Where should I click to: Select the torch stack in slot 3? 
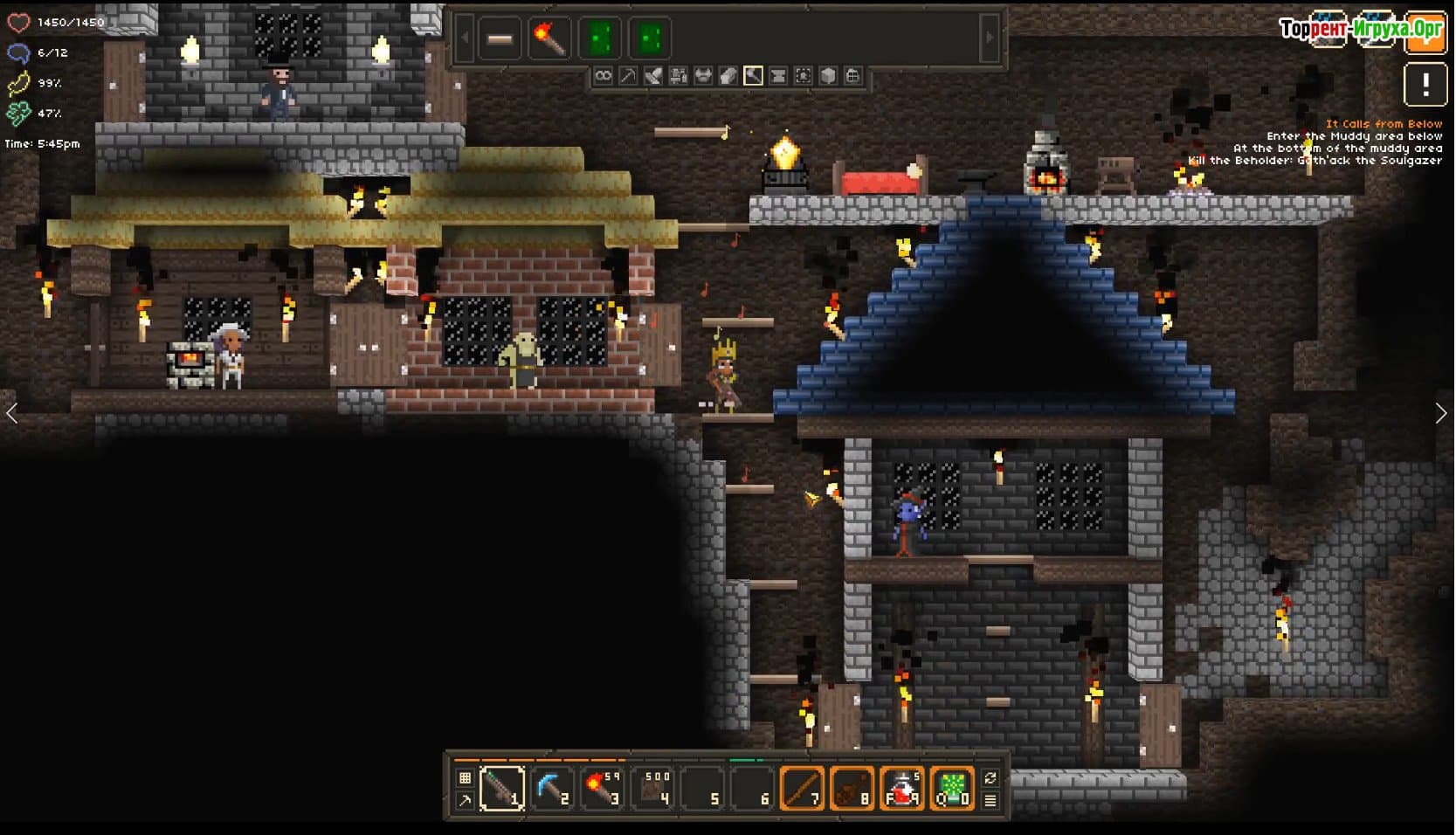coord(602,789)
